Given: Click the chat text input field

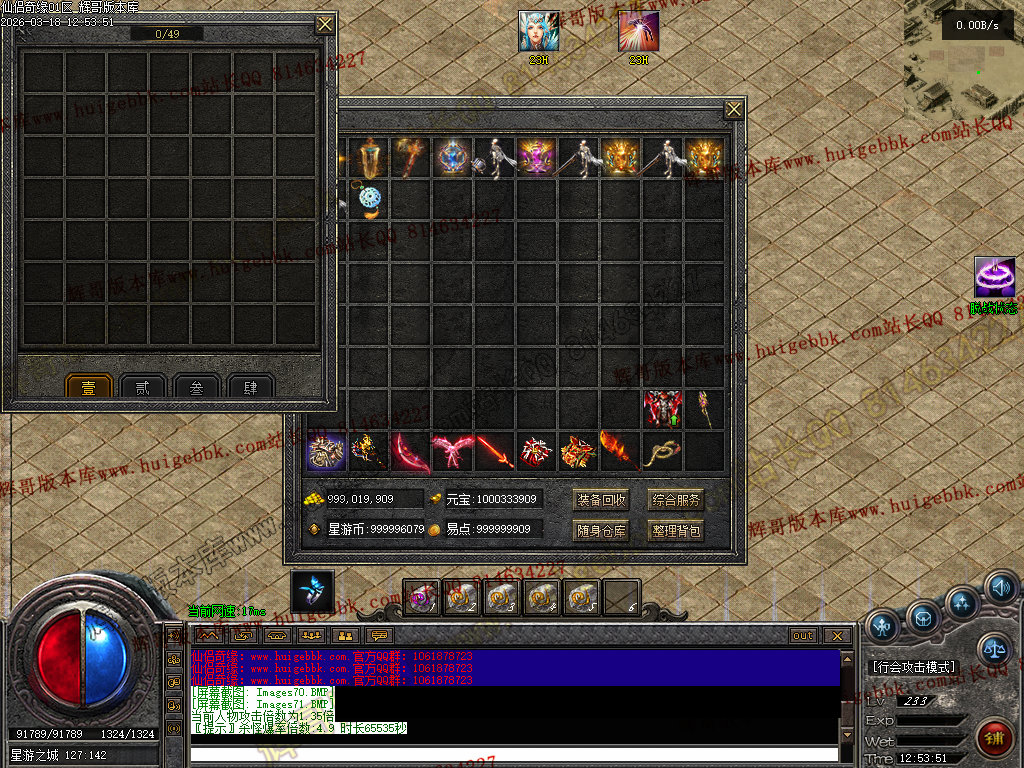Looking at the screenshot, I should pos(513,753).
